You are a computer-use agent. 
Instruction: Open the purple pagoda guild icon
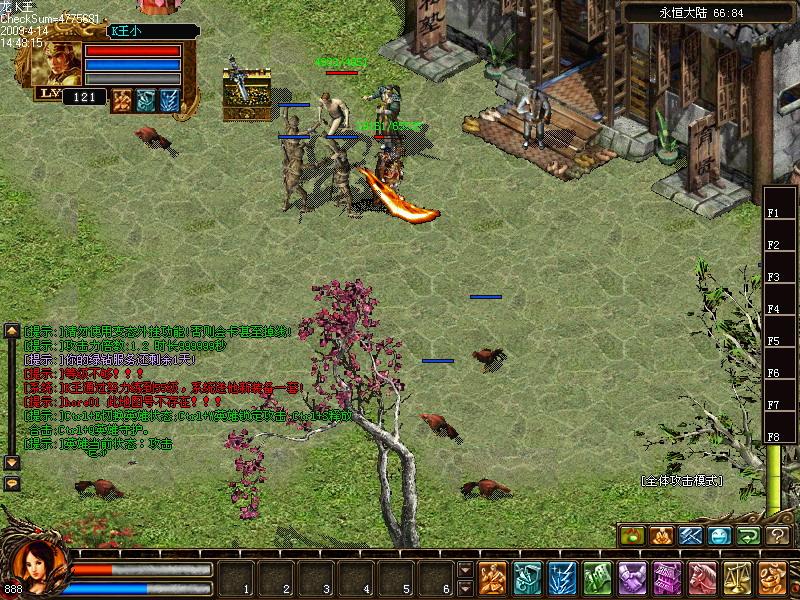point(667,578)
